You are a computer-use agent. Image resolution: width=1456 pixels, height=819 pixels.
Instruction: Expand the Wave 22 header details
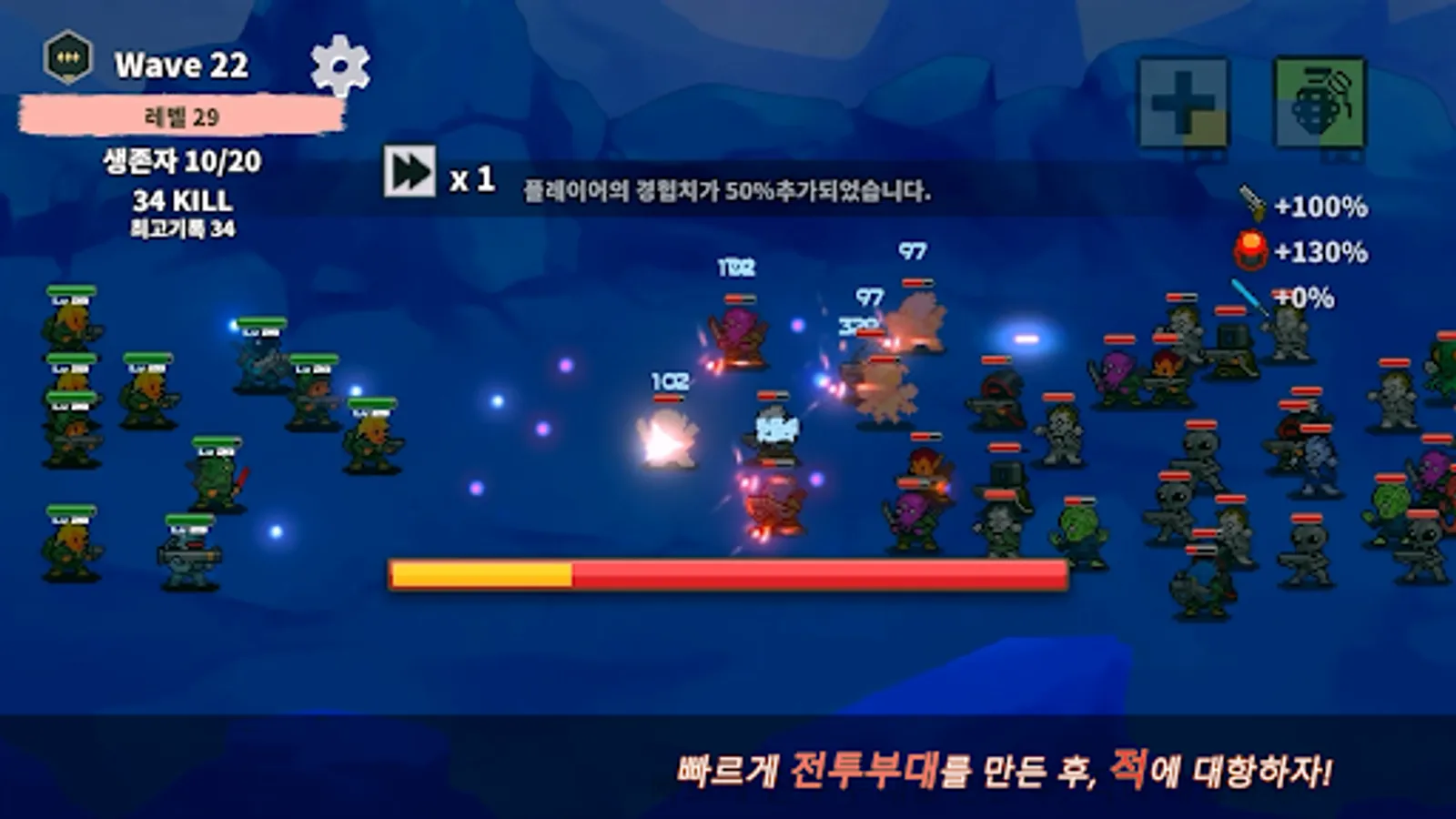point(182,64)
